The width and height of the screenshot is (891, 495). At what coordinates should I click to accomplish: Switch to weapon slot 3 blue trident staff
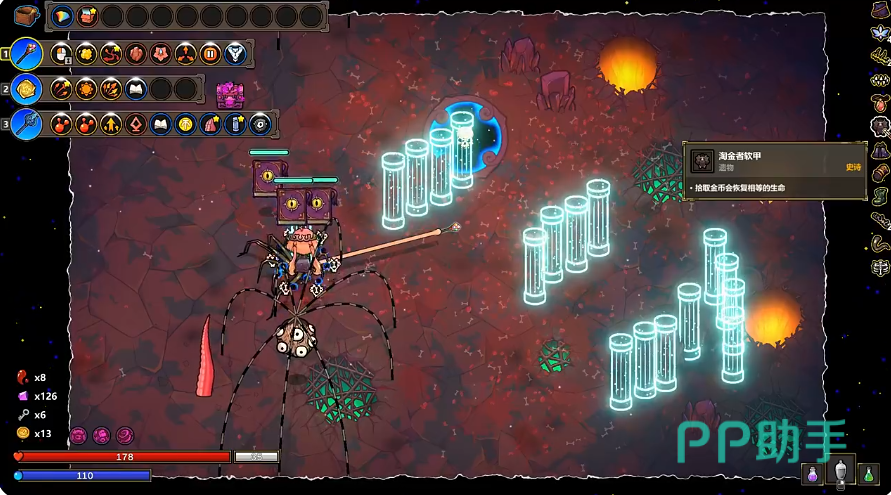click(27, 124)
